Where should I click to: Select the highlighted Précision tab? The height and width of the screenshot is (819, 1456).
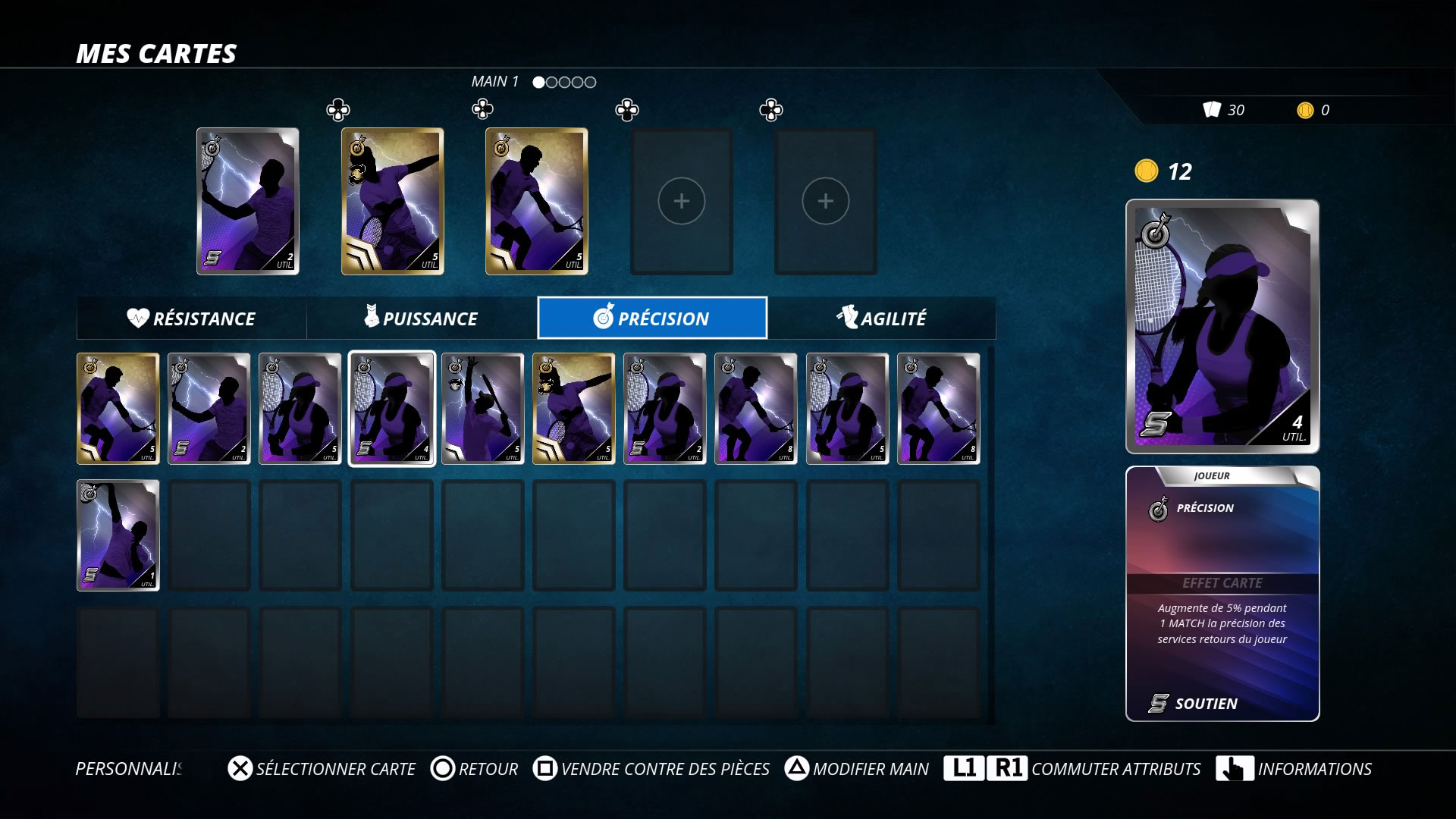pos(652,318)
